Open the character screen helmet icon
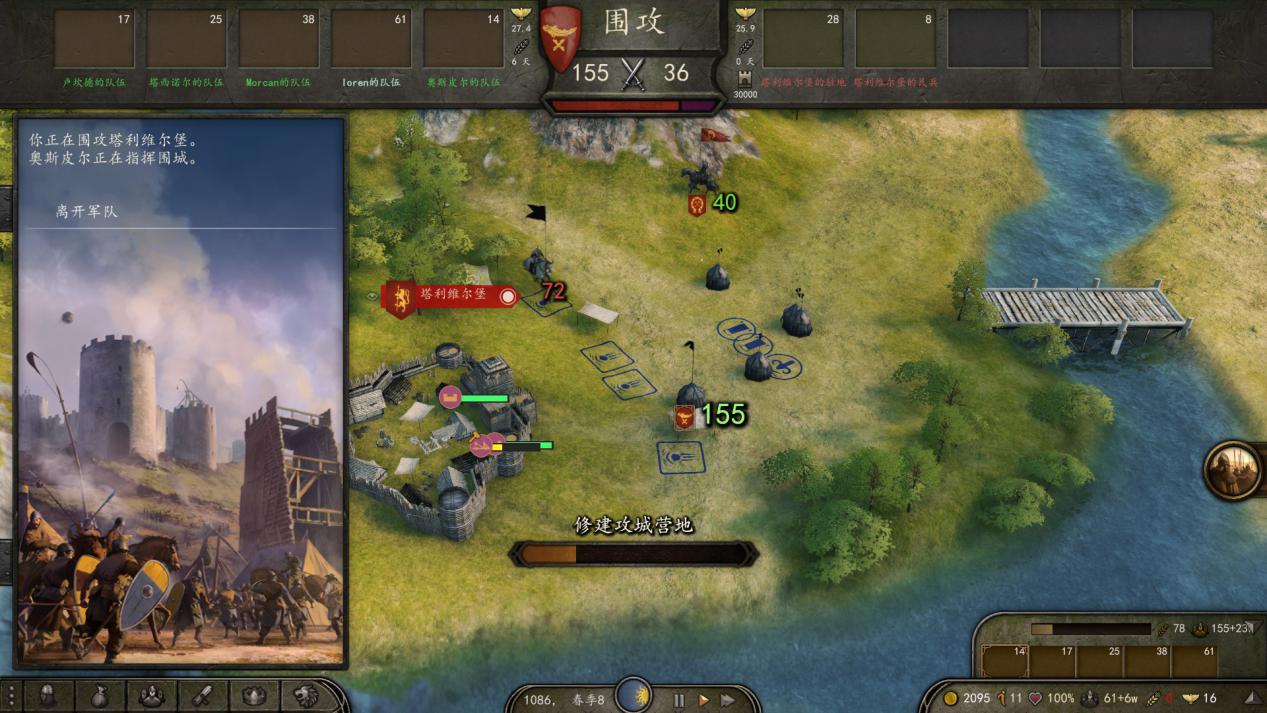 pyautogui.click(x=48, y=696)
